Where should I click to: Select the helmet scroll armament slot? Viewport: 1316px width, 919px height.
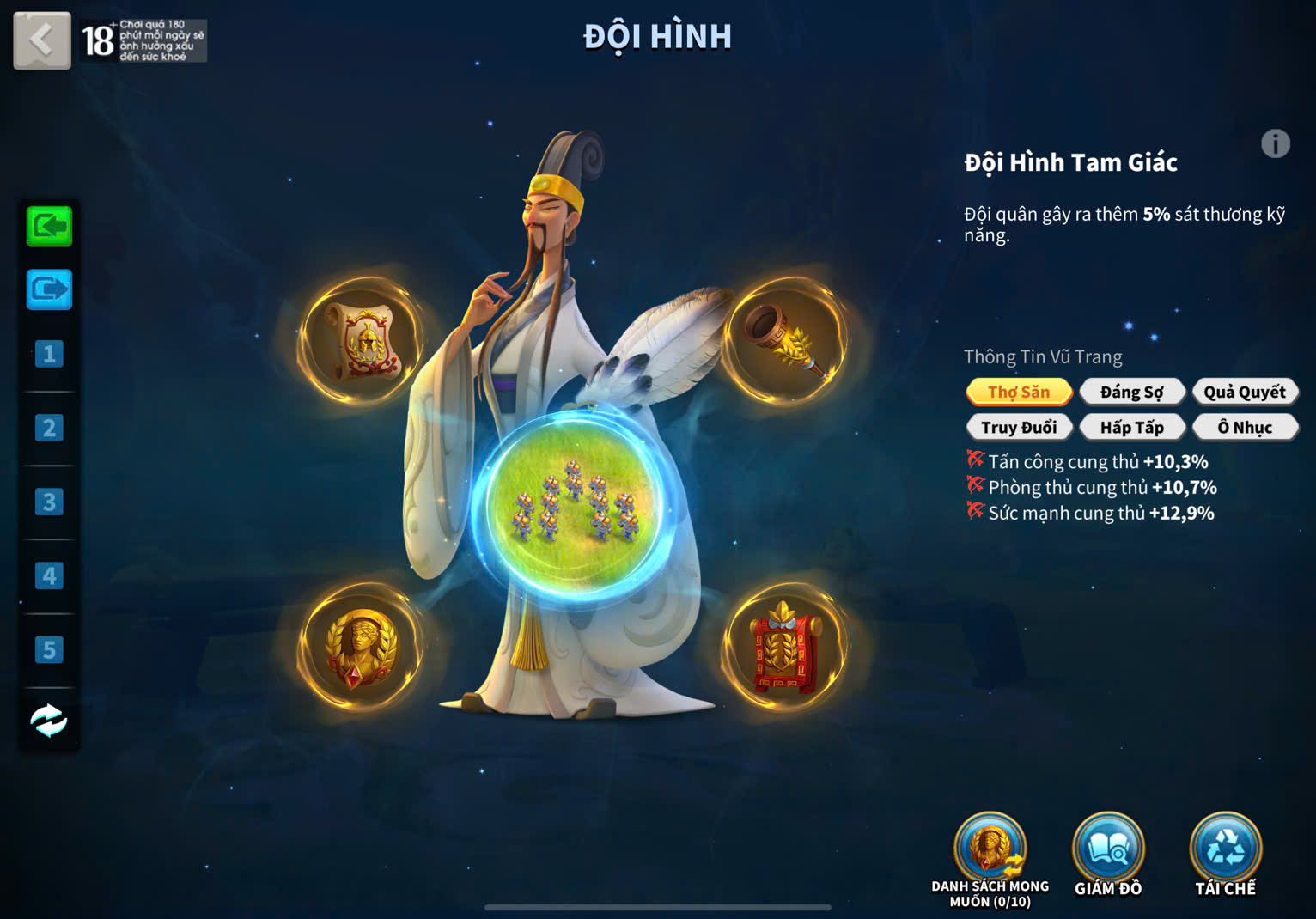coord(362,341)
